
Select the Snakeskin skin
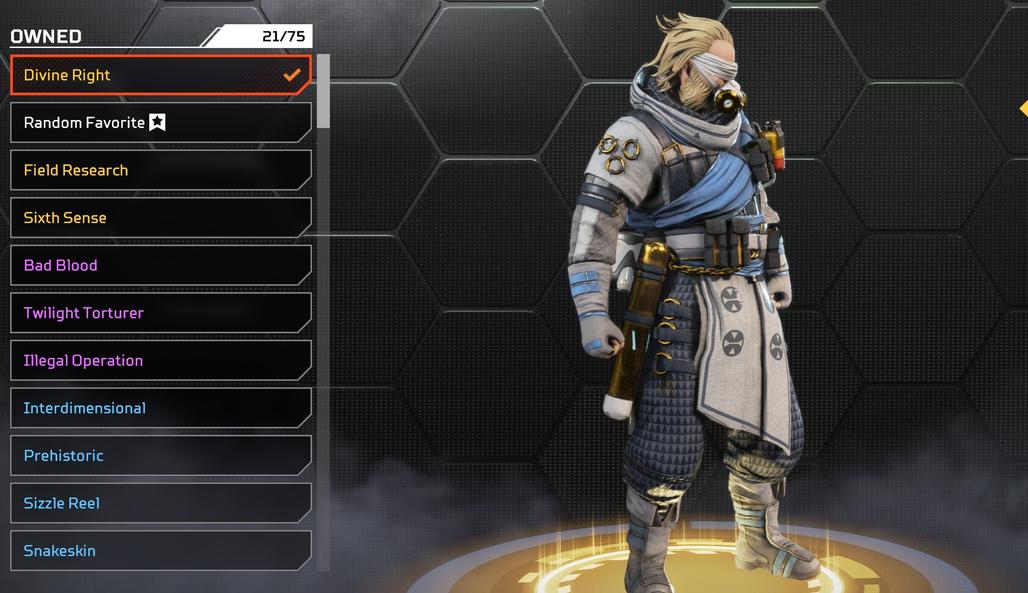point(160,550)
